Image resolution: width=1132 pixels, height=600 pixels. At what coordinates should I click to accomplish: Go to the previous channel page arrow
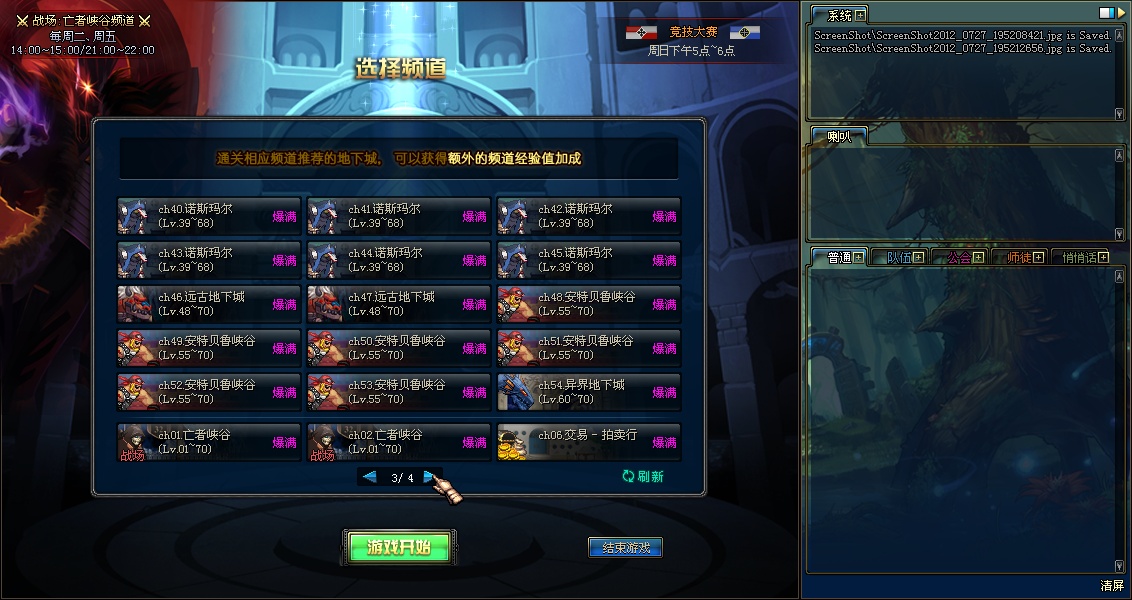tap(370, 477)
